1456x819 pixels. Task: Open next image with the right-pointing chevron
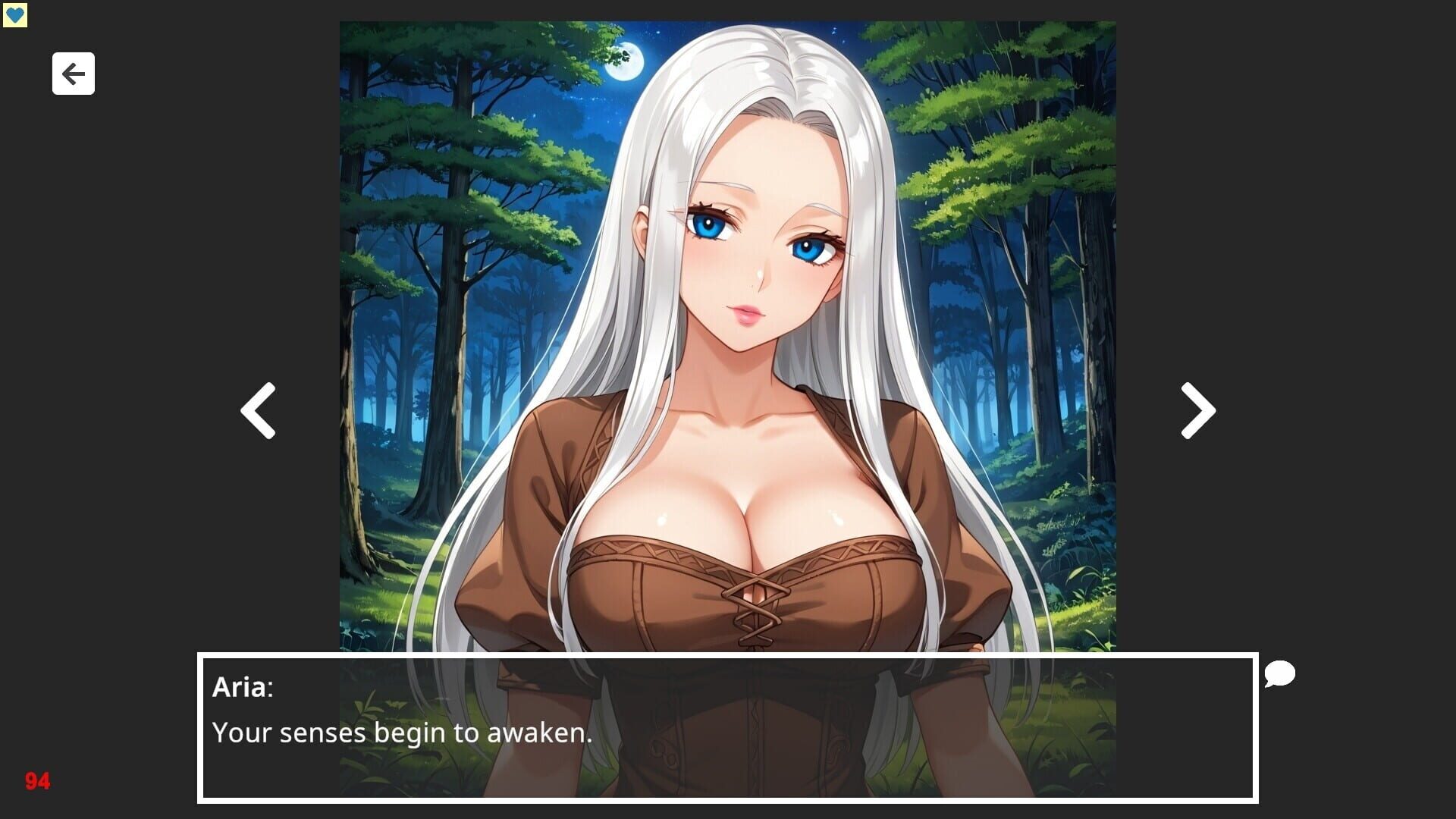(1197, 410)
